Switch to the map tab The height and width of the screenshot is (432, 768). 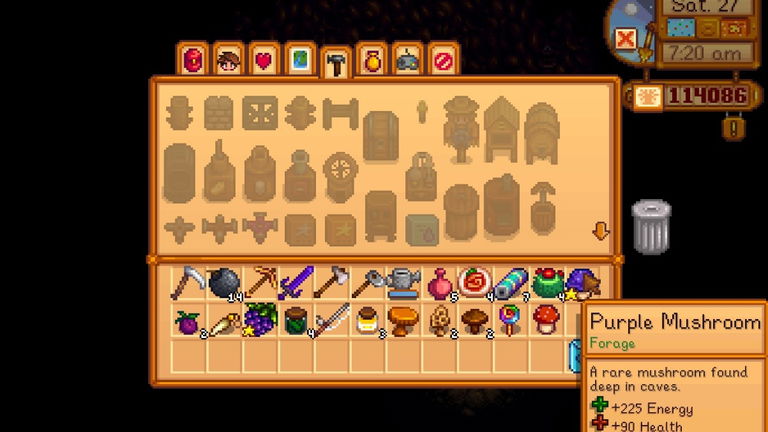299,61
